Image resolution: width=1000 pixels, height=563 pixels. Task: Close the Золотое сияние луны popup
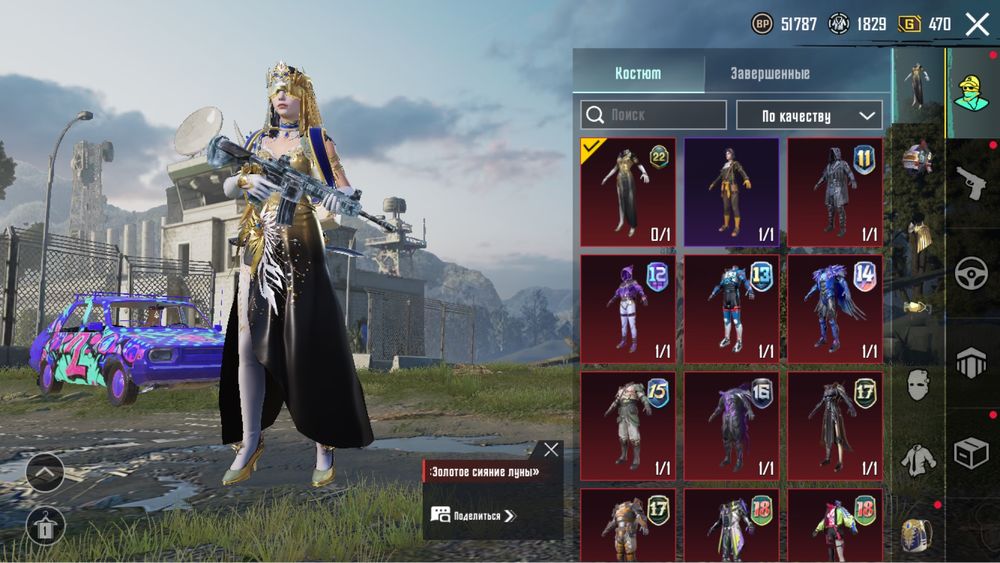[x=551, y=450]
